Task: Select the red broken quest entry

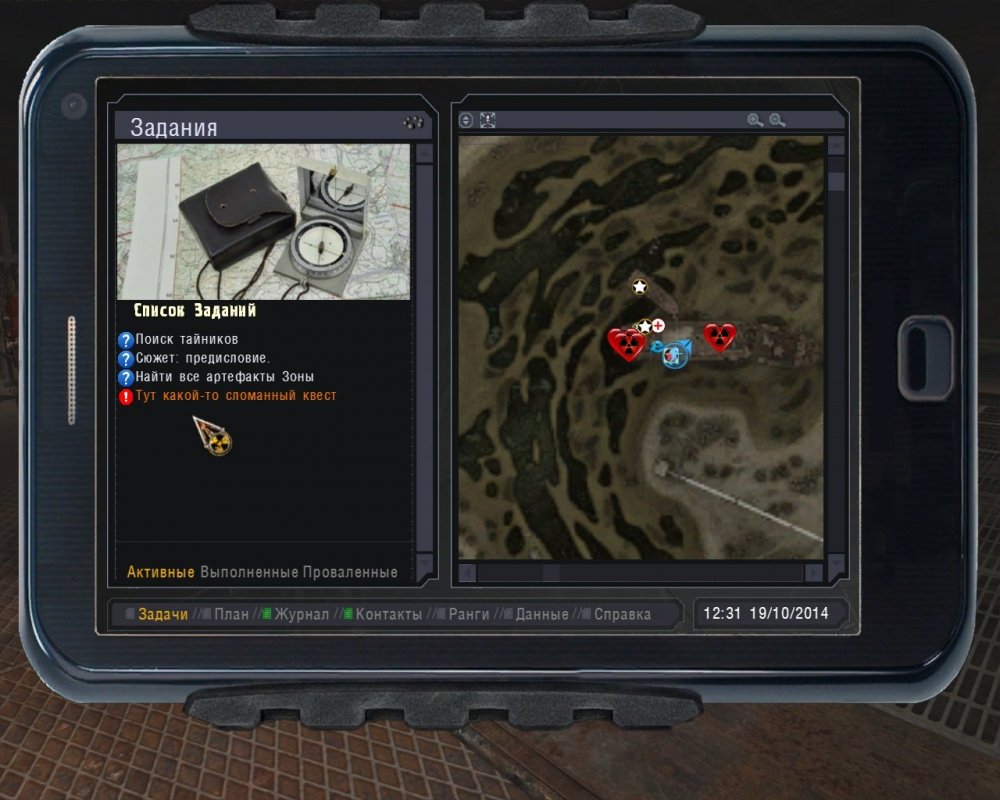Action: point(235,396)
